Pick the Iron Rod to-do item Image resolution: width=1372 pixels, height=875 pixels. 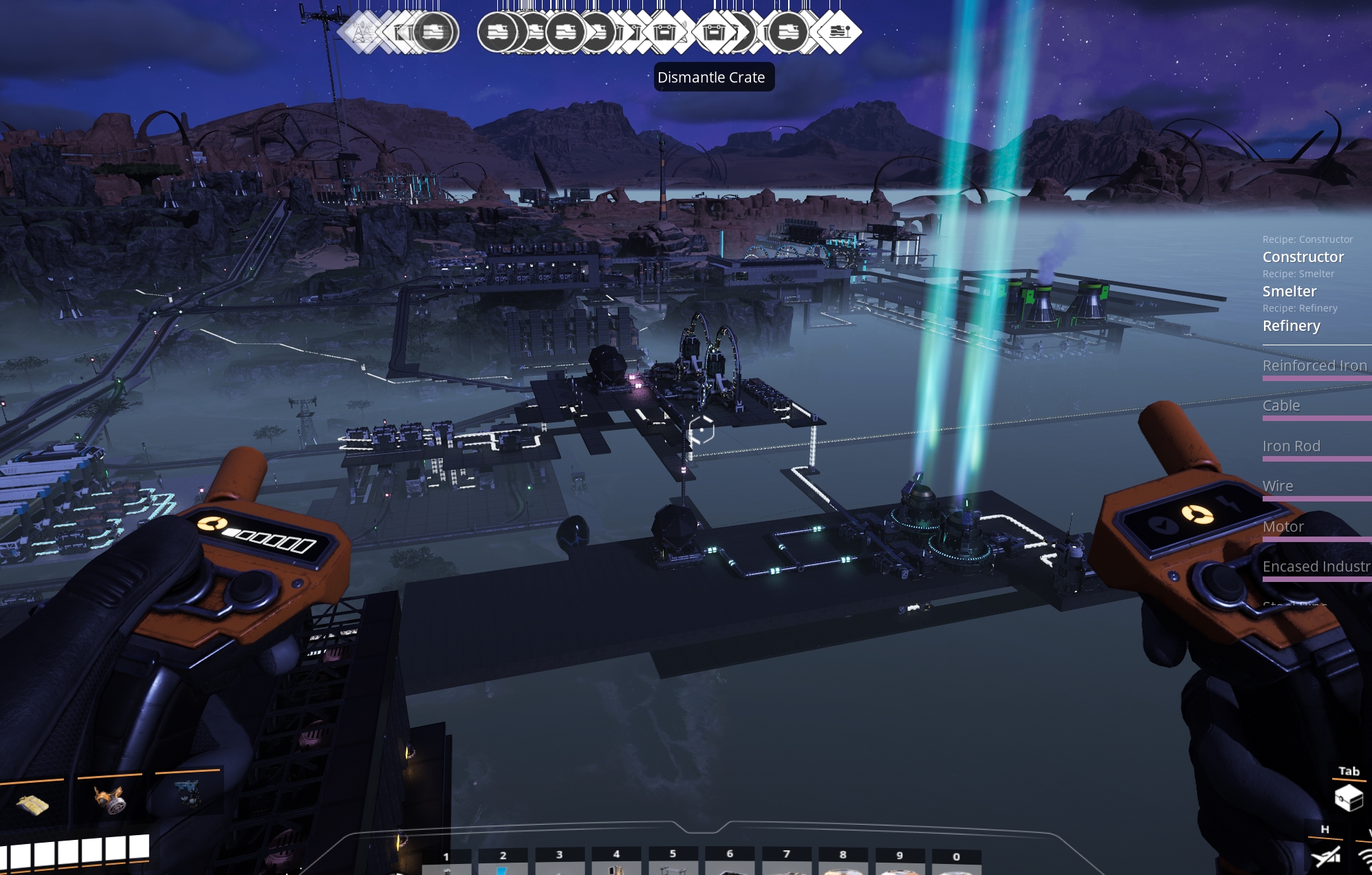[1291, 446]
